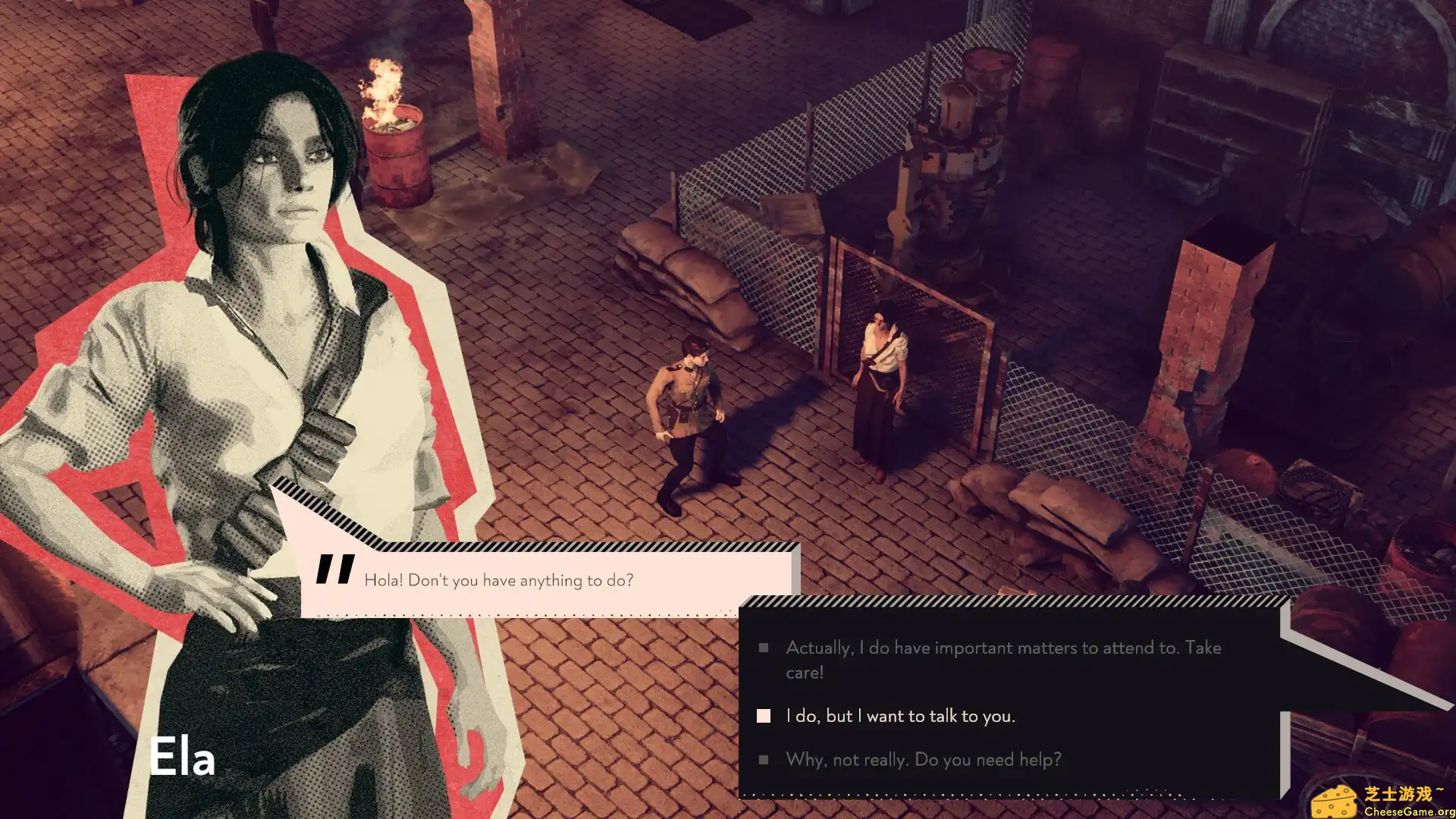
Task: Choose "Actually, I do have important matters" reply
Action: pyautogui.click(x=1003, y=658)
